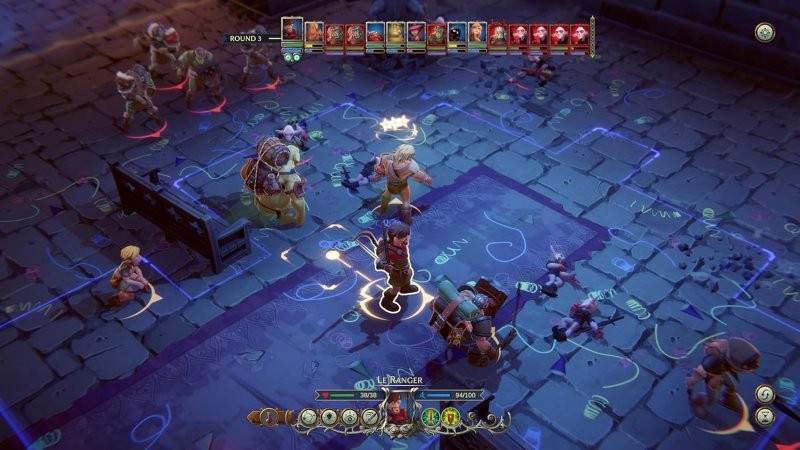Select the active Ranger portrait in turn order
Image resolution: width=800 pixels, height=450 pixels.
(292, 30)
